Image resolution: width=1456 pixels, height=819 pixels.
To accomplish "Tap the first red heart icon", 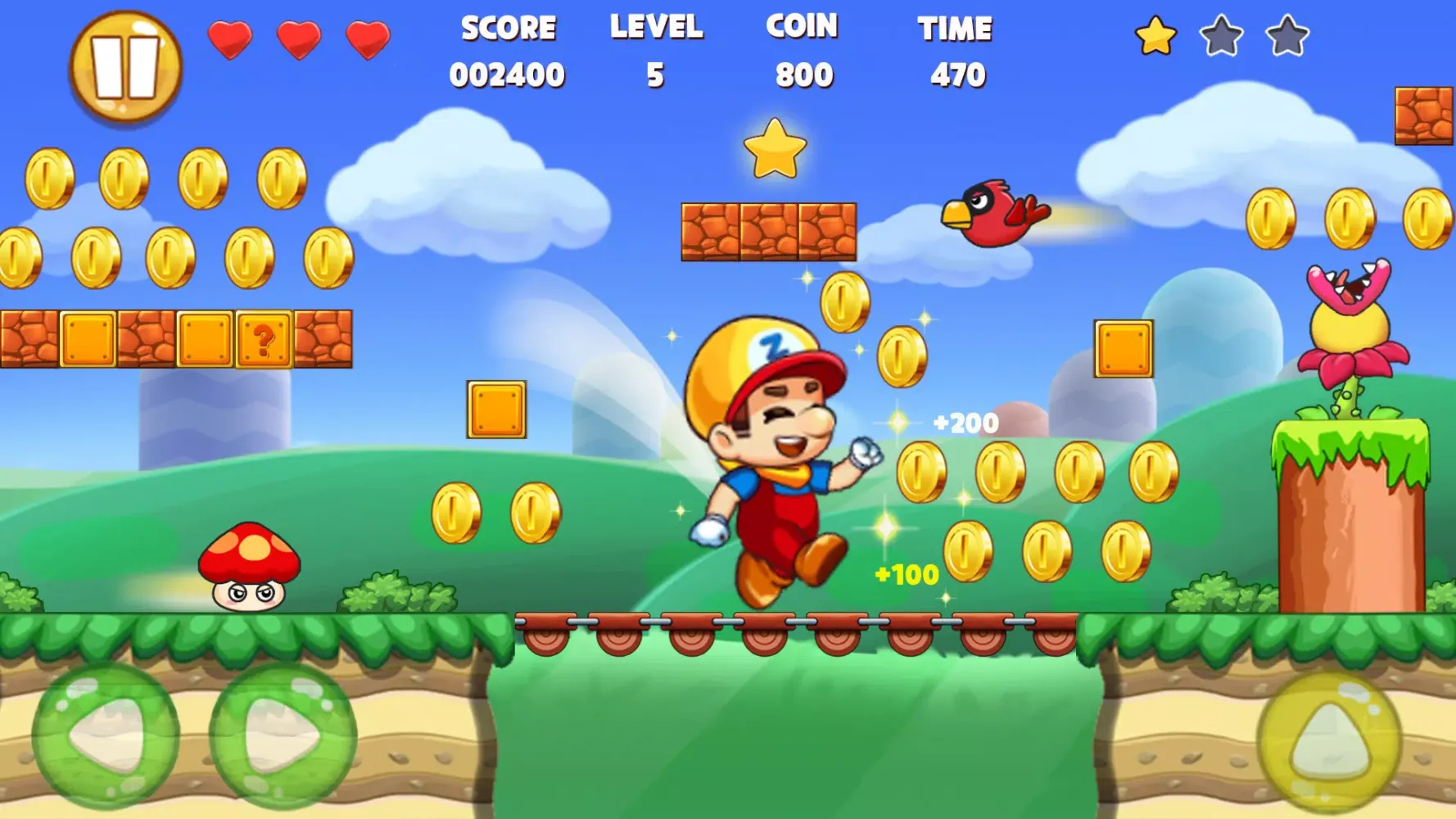I will [230, 38].
